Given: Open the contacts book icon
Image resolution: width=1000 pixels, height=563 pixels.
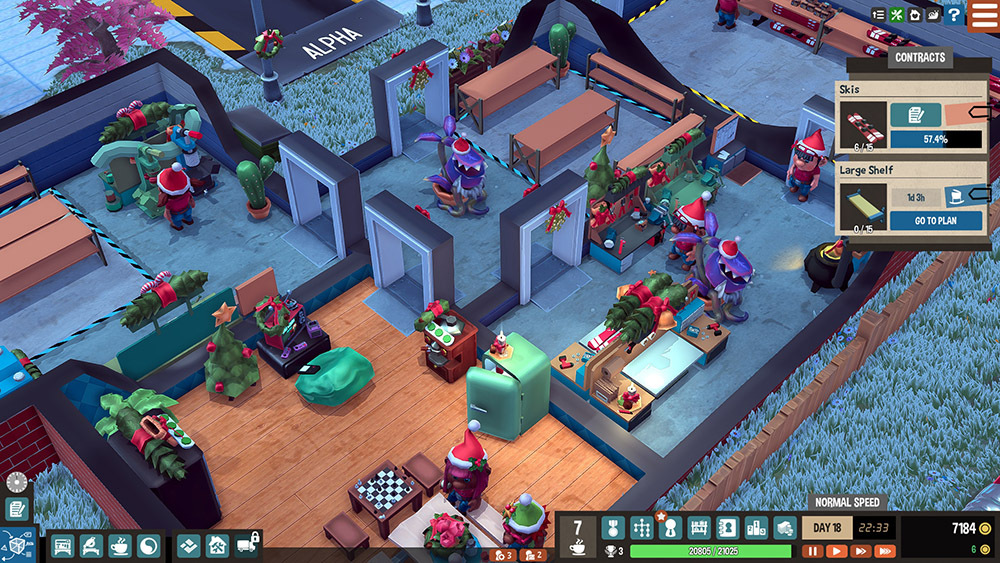Looking at the screenshot, I should pyautogui.click(x=728, y=527).
